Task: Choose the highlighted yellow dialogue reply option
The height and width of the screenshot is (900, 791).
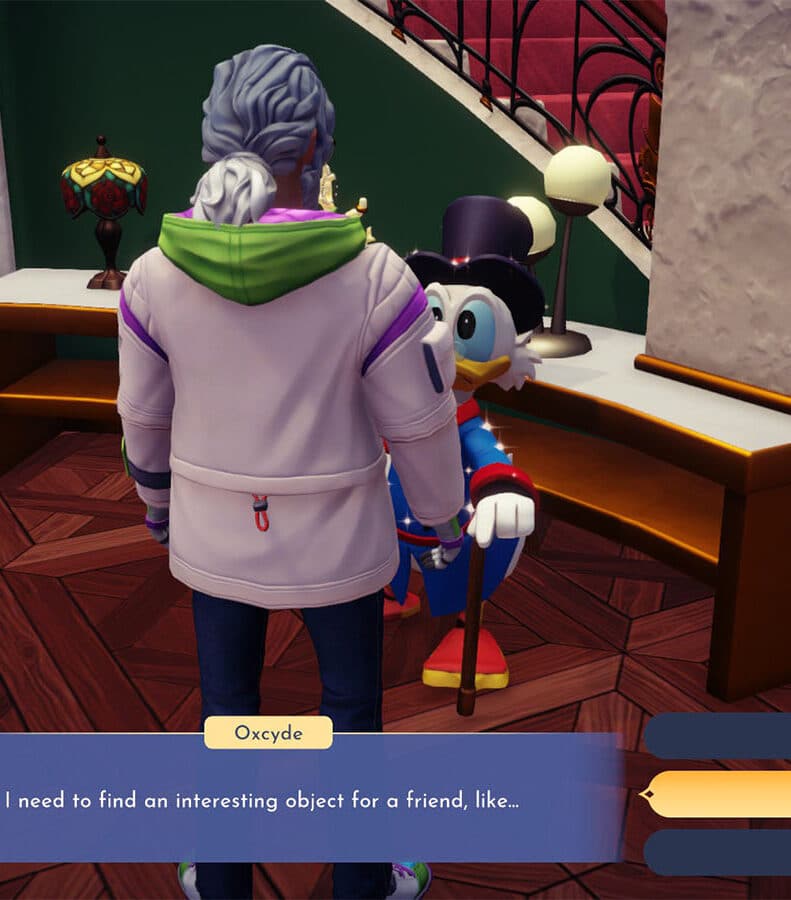Action: click(x=720, y=794)
